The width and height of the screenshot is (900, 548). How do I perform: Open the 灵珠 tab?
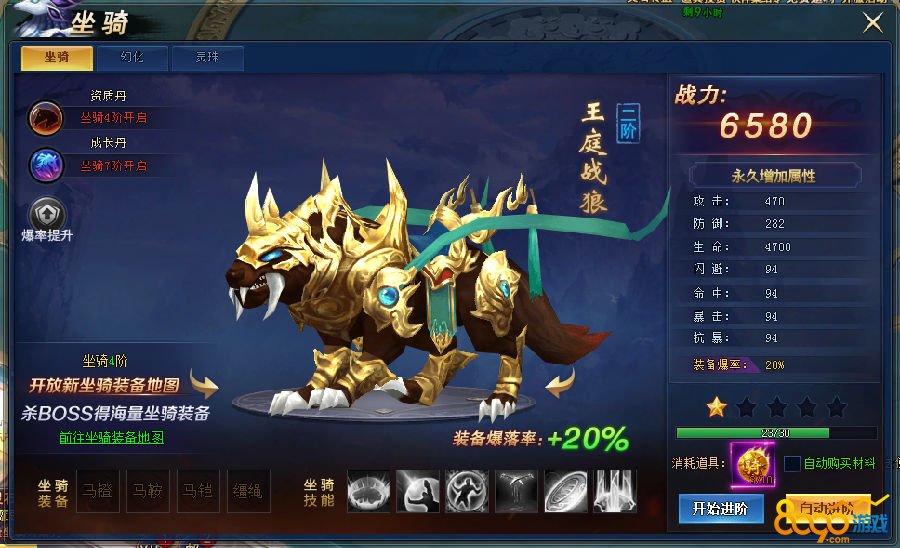(x=207, y=57)
